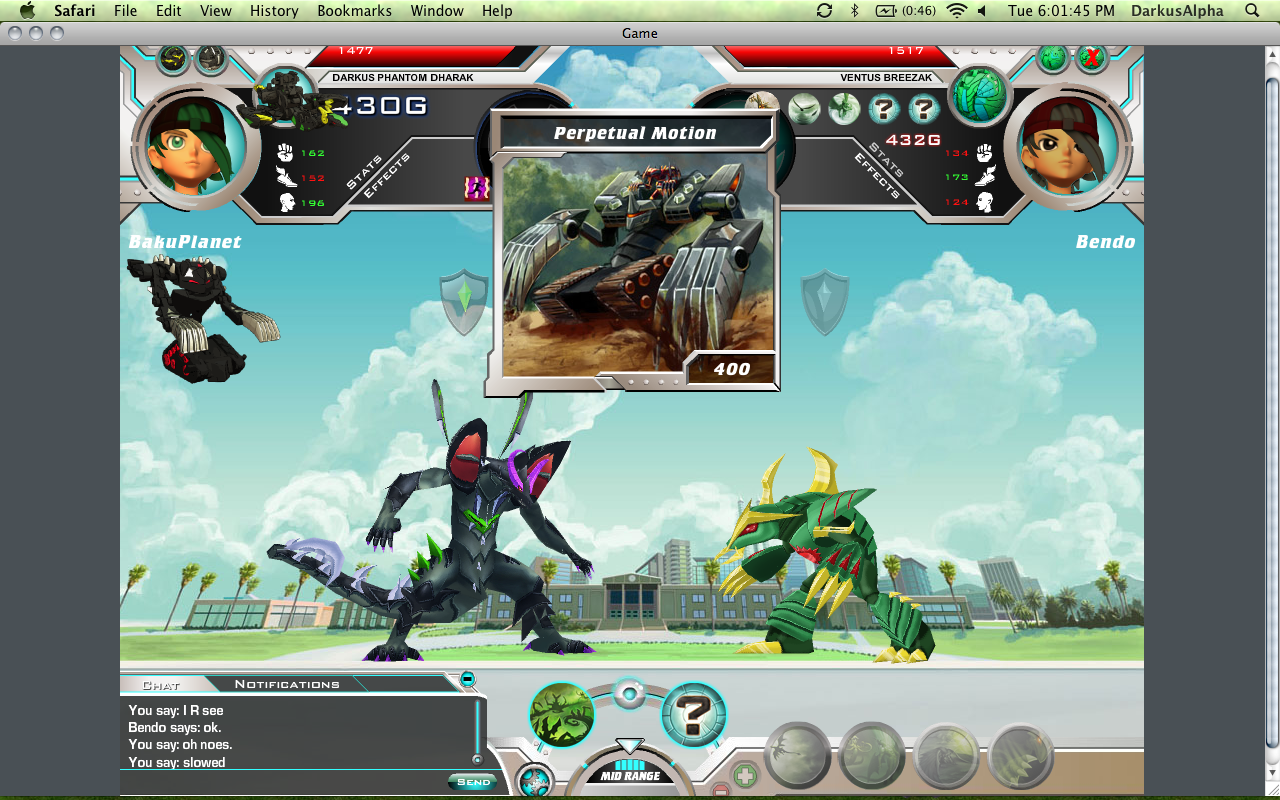This screenshot has height=800, width=1280.
Task: Open Bendo's red-cap player portrait
Action: (x=1061, y=146)
